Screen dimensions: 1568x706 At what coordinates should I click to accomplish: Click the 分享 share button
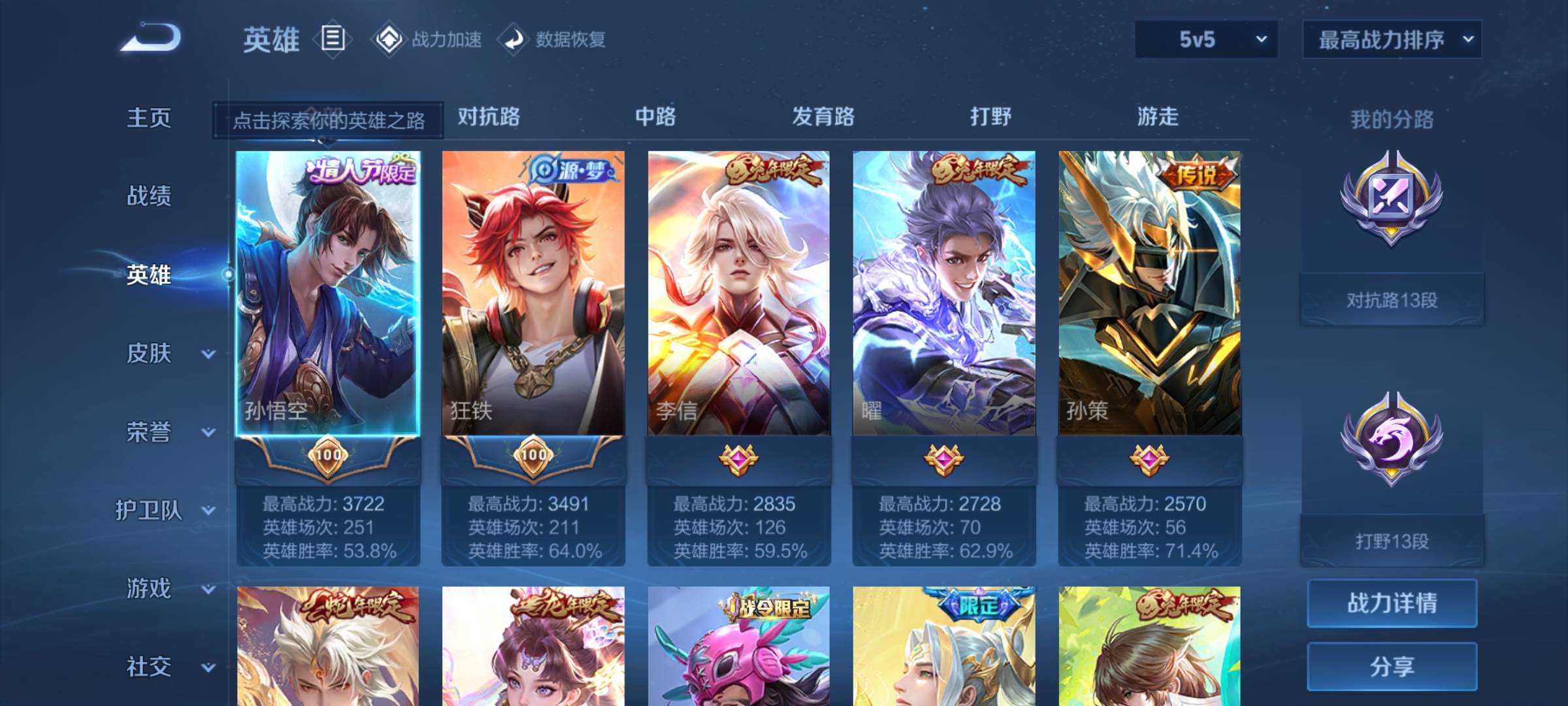(1392, 667)
